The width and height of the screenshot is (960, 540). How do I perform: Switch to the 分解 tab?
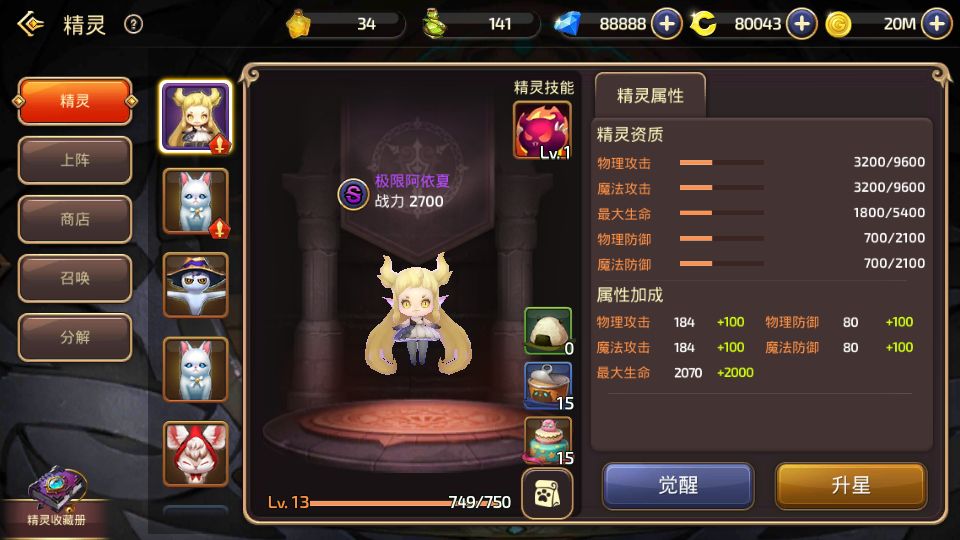(x=75, y=337)
